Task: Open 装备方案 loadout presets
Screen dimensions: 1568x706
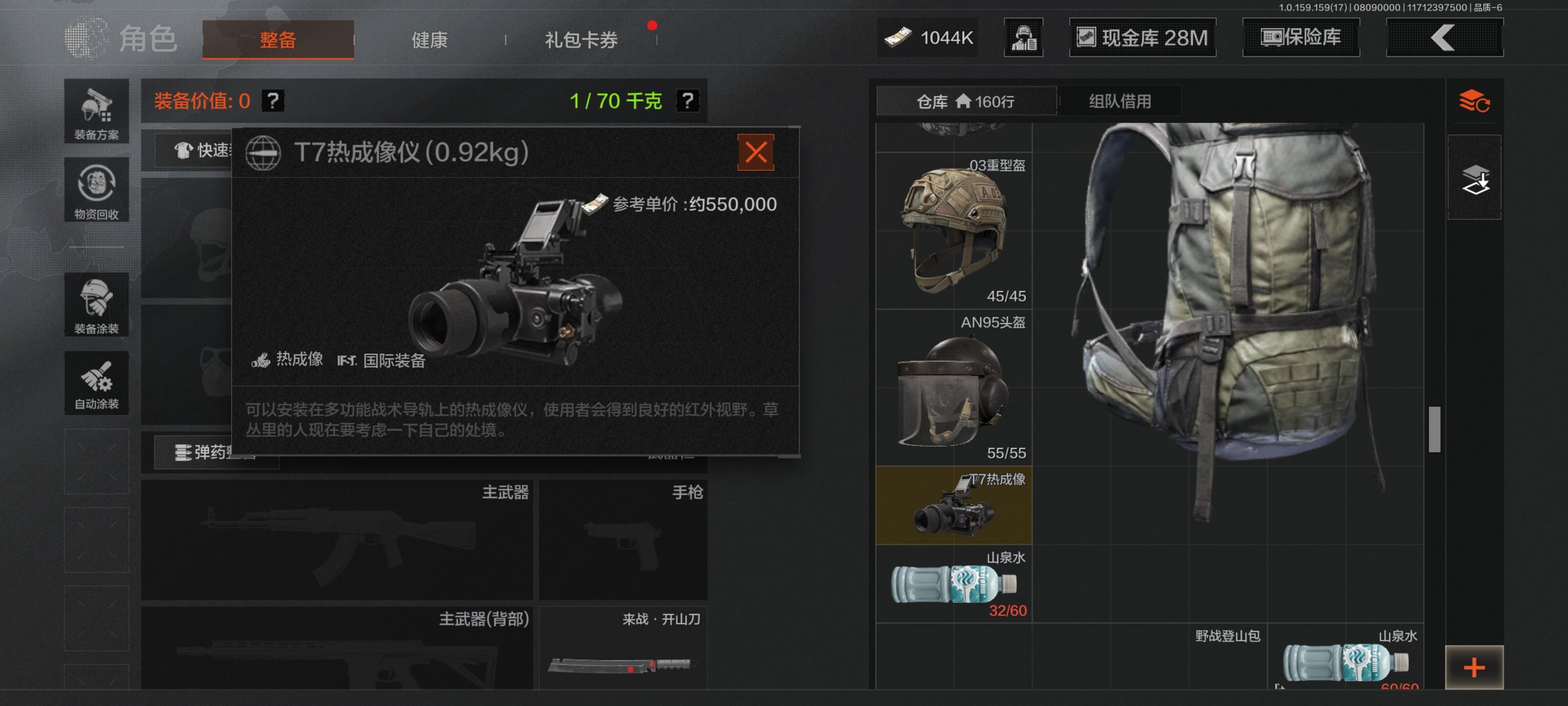Action: pyautogui.click(x=96, y=112)
